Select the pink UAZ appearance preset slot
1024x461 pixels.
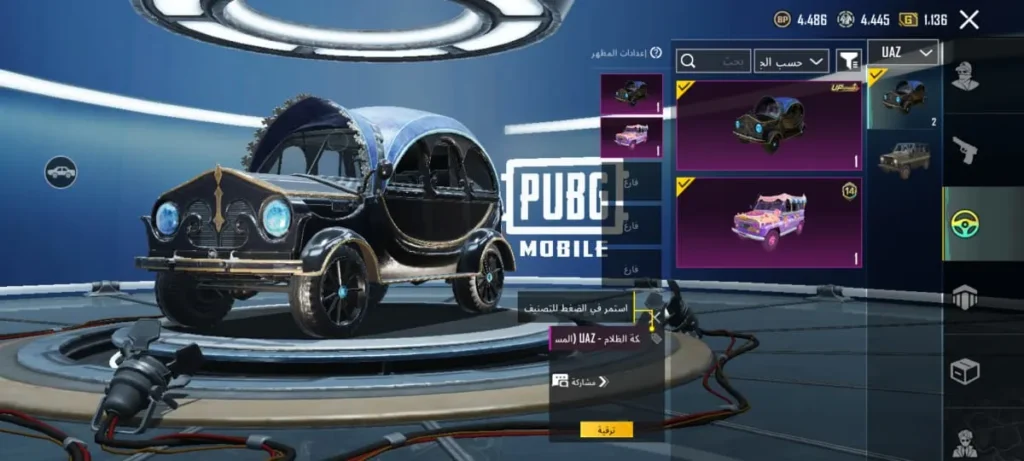pyautogui.click(x=631, y=137)
